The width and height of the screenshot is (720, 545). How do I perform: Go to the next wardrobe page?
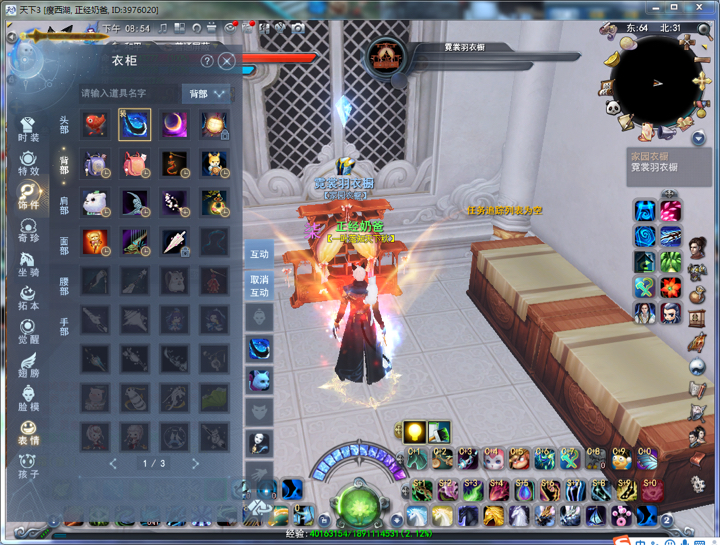[195, 464]
